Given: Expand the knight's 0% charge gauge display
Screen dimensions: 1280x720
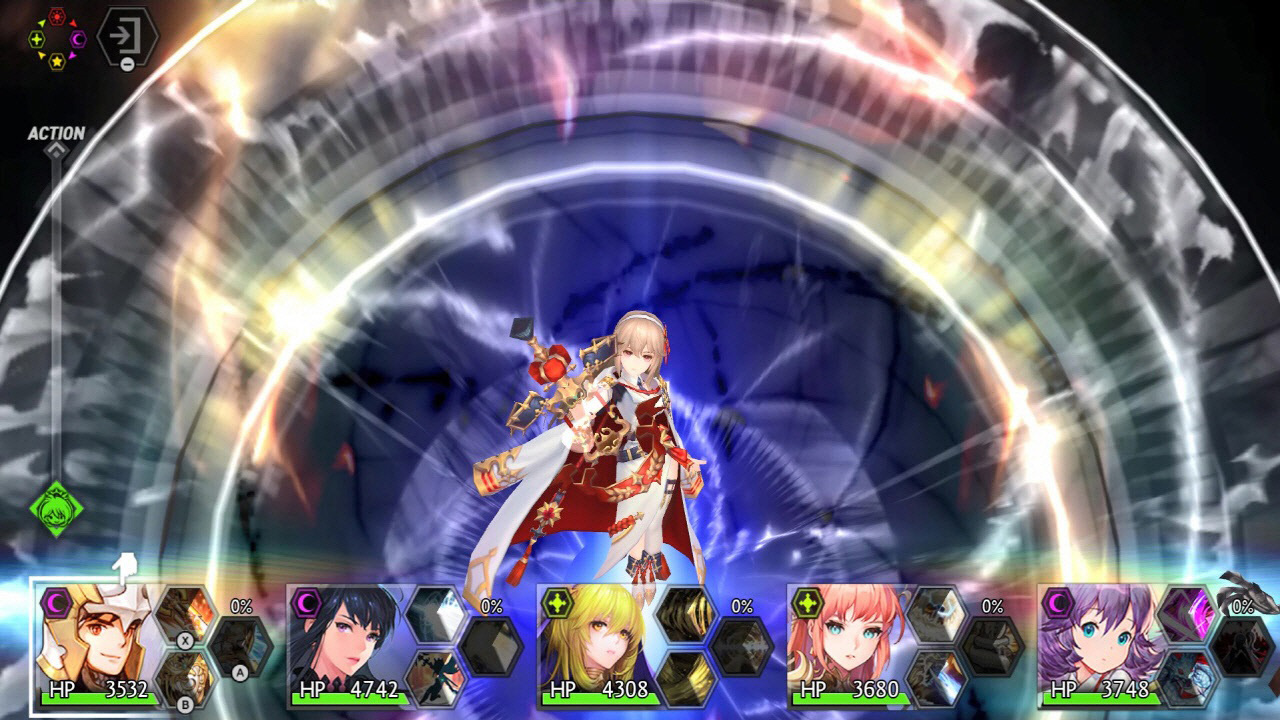Looking at the screenshot, I should (241, 606).
